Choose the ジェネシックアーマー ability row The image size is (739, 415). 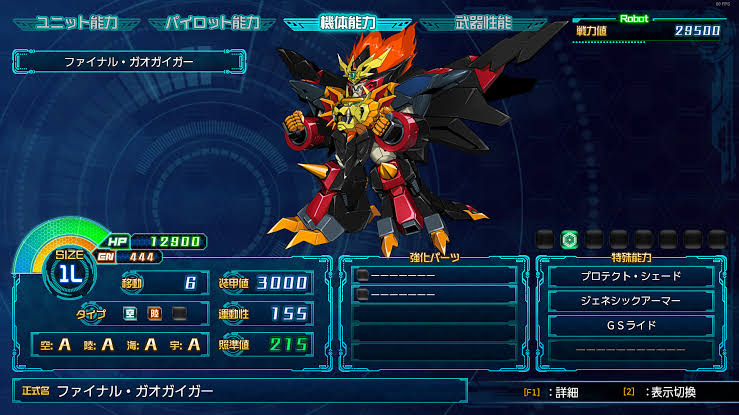click(x=631, y=301)
